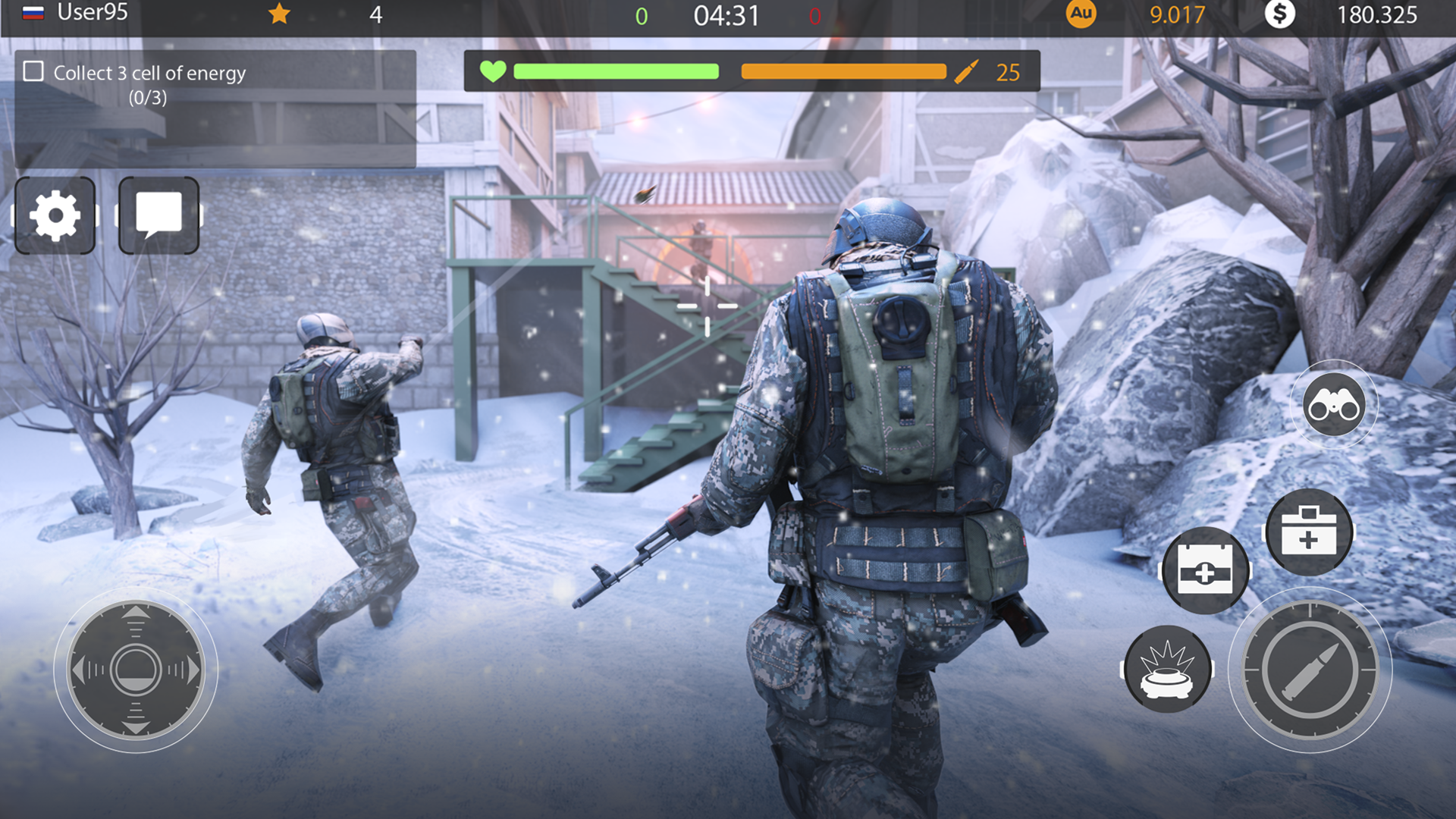Tap the quest text Collect 3 cell of energy
The height and width of the screenshot is (819, 1456).
click(x=149, y=72)
